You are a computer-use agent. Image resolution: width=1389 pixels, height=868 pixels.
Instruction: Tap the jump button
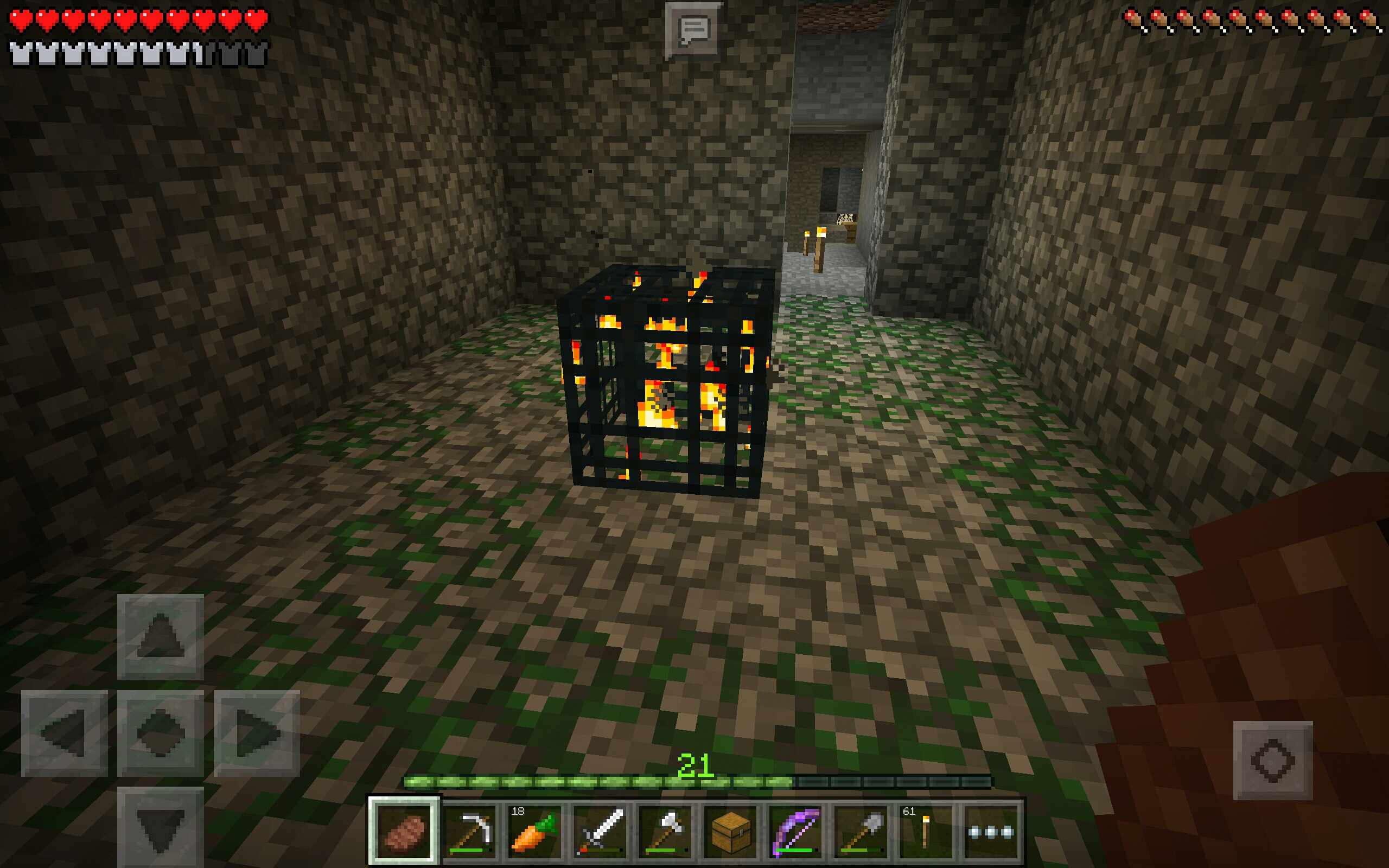1272,760
